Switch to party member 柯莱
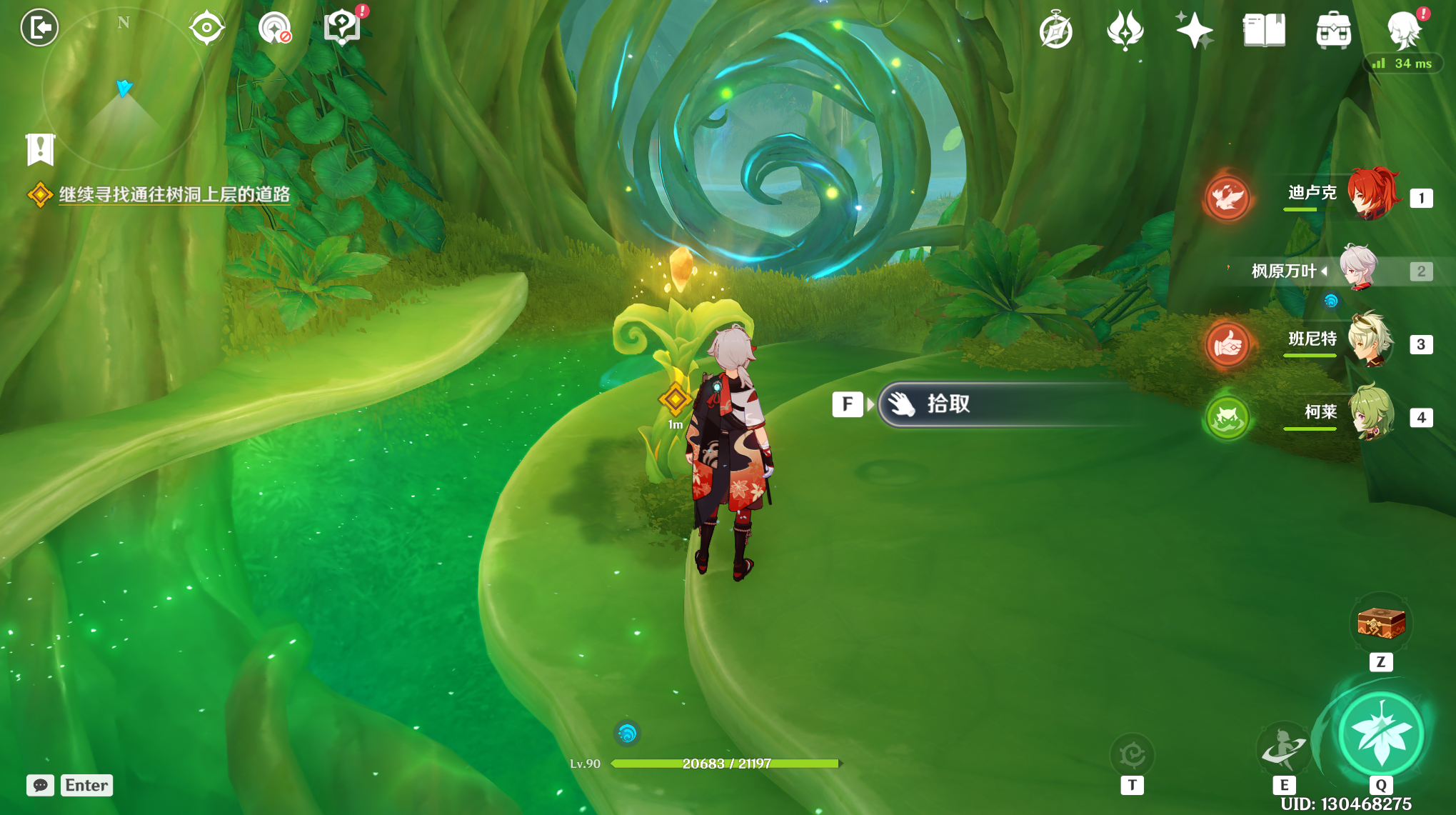 pyautogui.click(x=1371, y=414)
